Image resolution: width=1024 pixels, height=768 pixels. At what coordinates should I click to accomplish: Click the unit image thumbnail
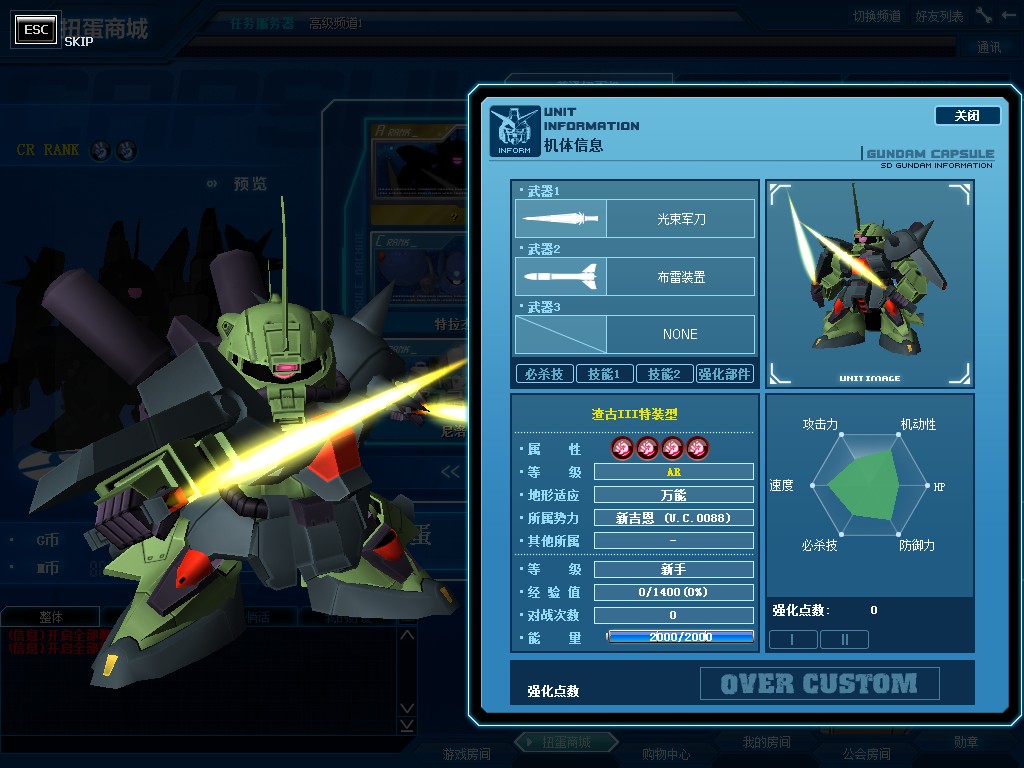point(869,284)
